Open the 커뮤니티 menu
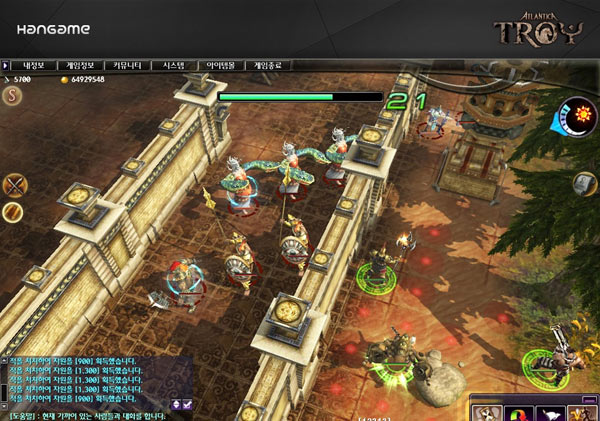 click(x=126, y=65)
